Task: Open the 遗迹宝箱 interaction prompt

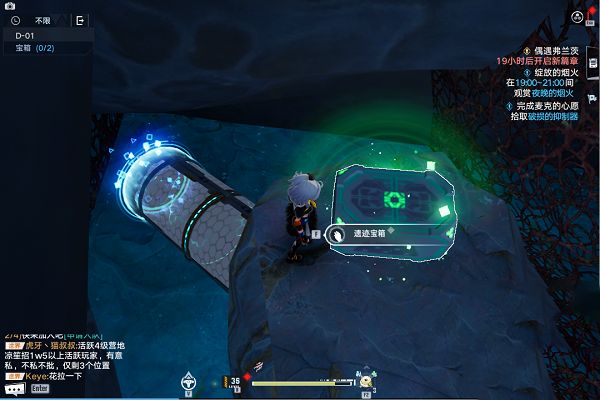Action: click(x=360, y=233)
